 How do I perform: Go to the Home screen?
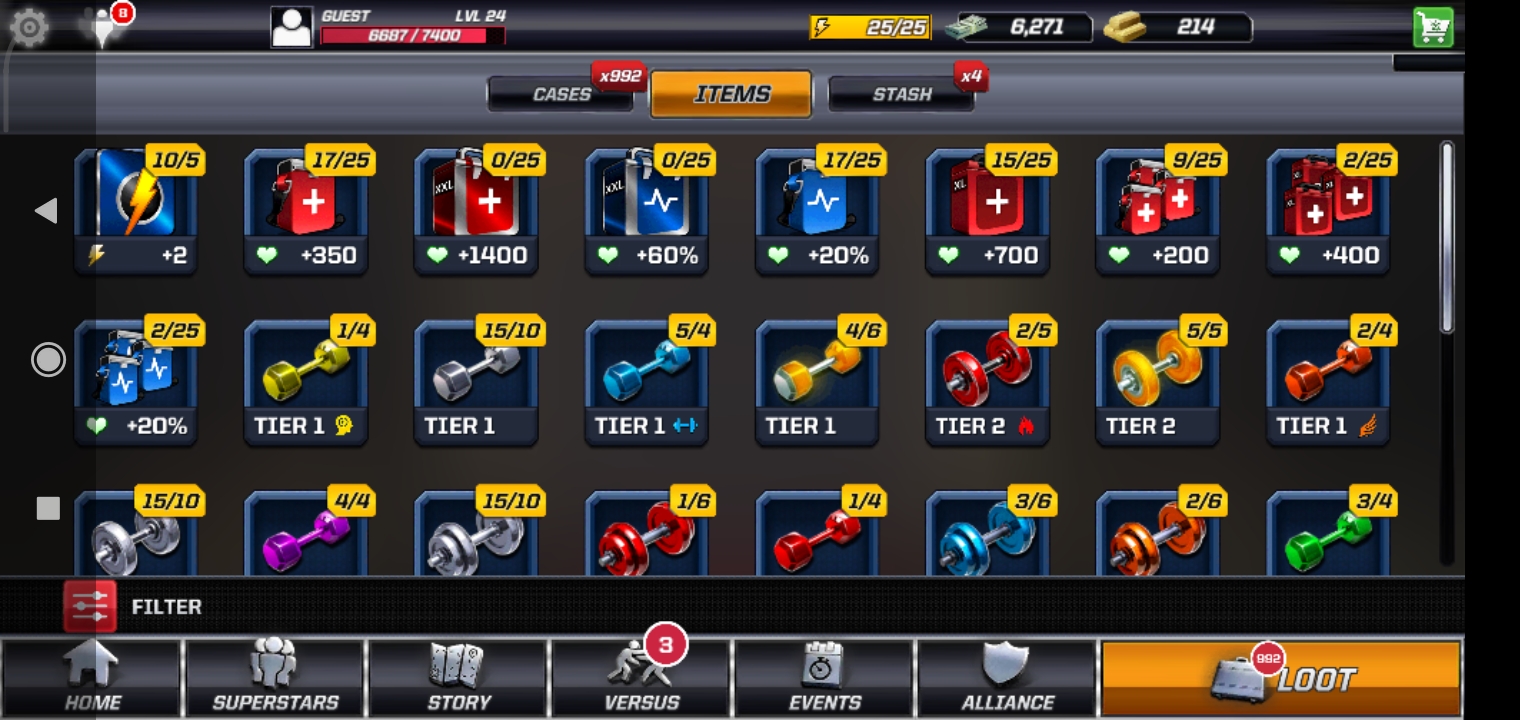(x=92, y=677)
